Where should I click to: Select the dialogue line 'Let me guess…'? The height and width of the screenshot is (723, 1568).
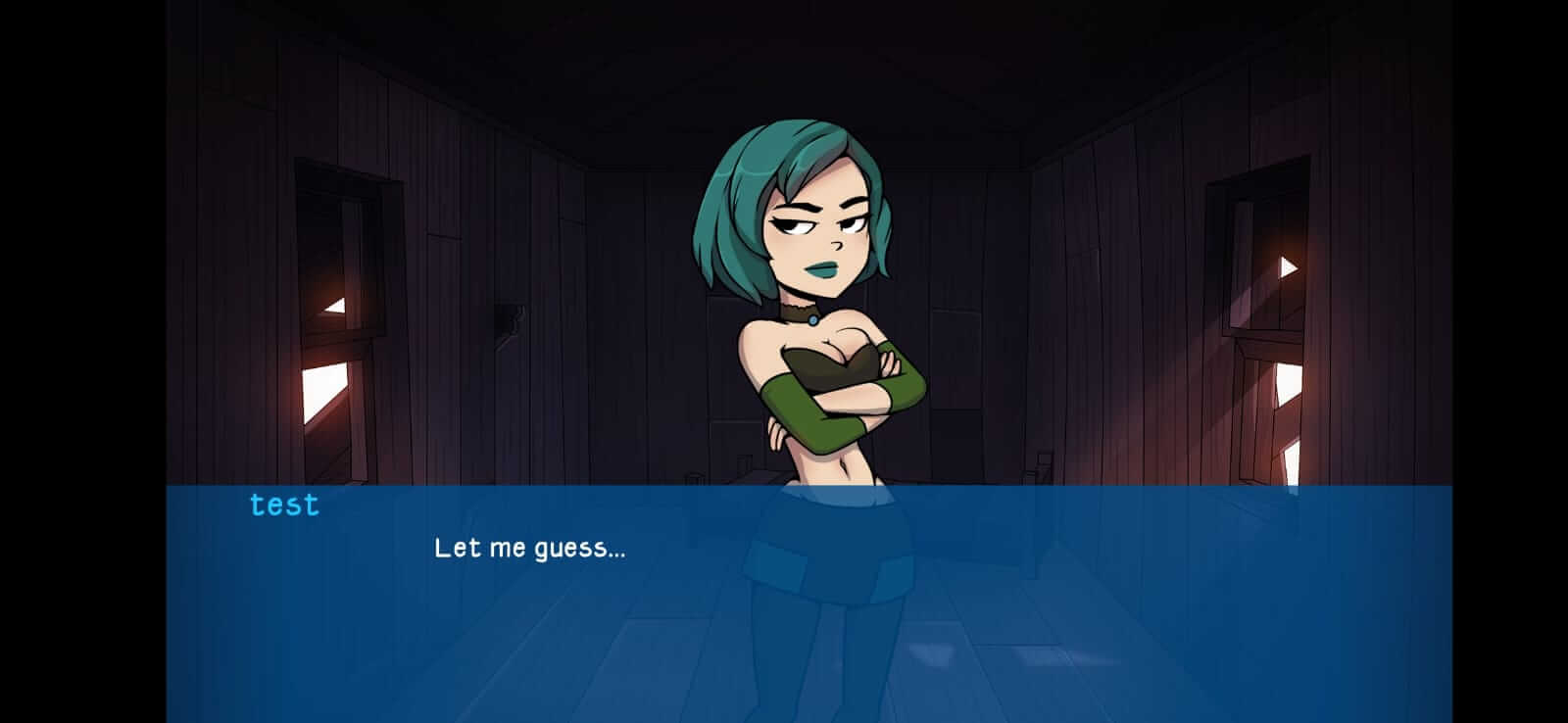coord(530,550)
